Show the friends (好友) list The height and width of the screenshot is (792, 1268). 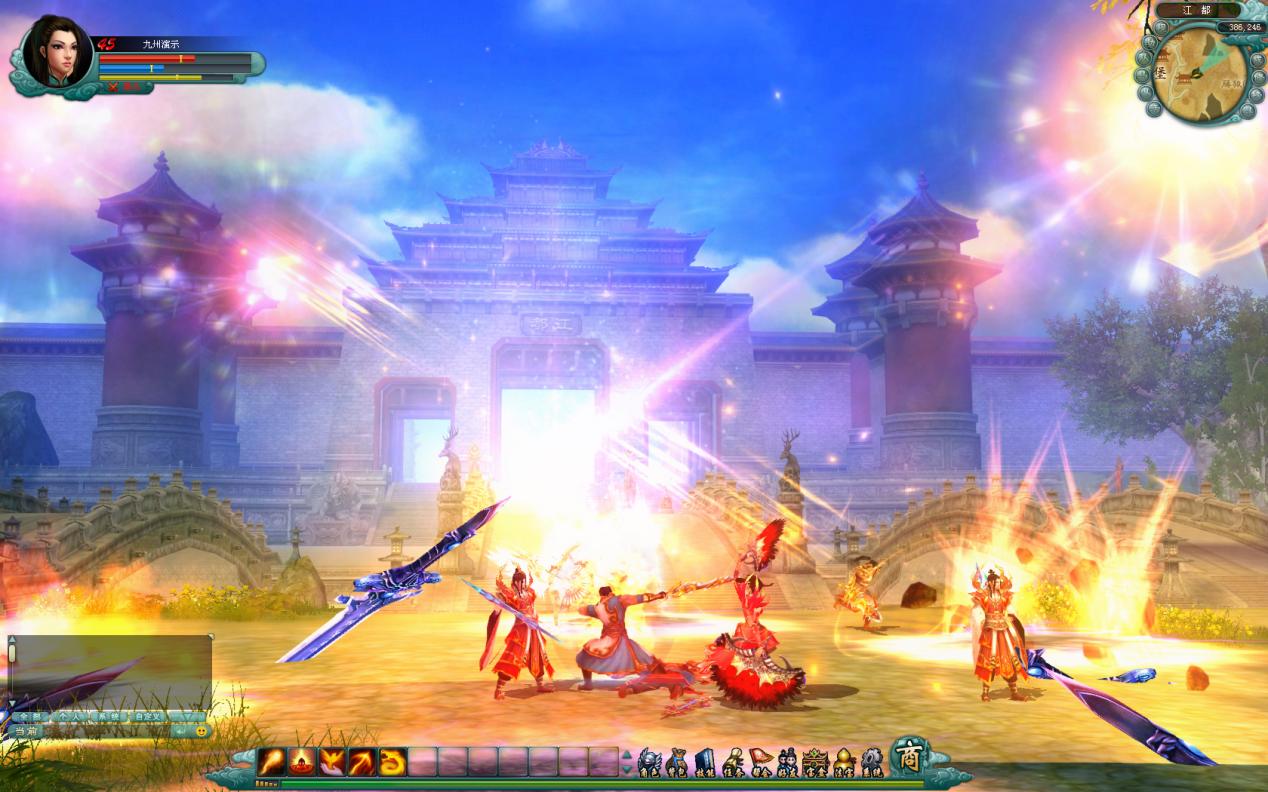tap(788, 763)
